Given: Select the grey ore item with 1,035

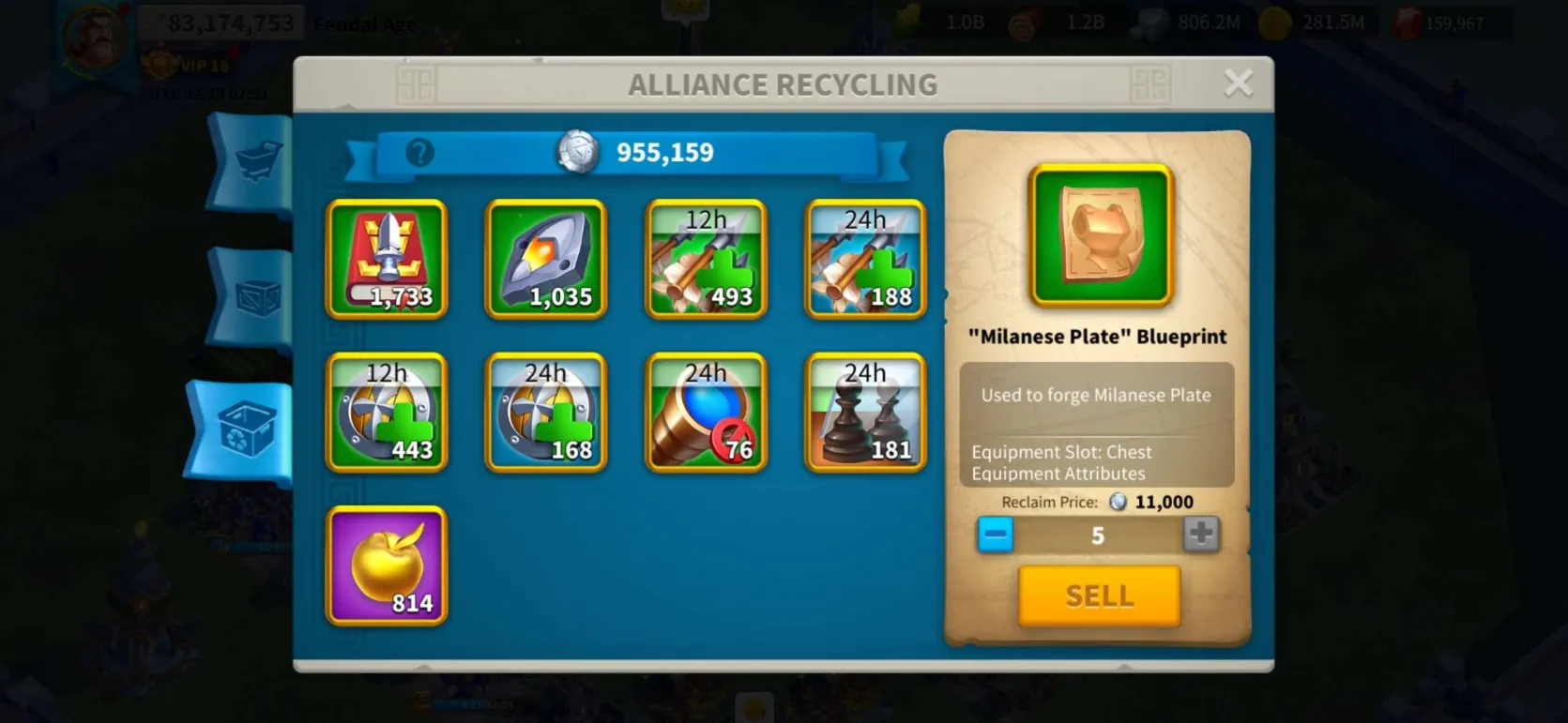Looking at the screenshot, I should (546, 259).
